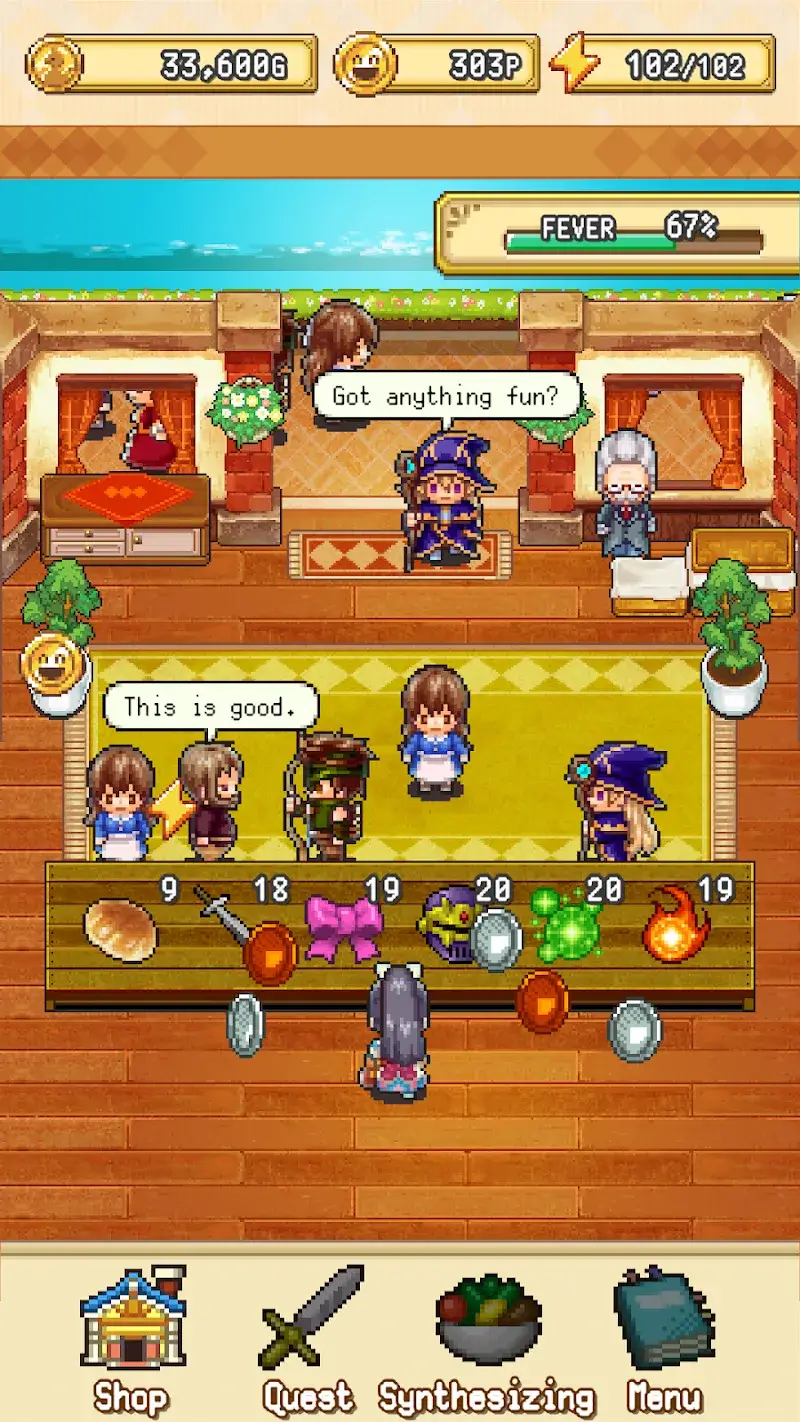The height and width of the screenshot is (1422, 800).
Task: Open the book Menu button
Action: [x=663, y=1336]
